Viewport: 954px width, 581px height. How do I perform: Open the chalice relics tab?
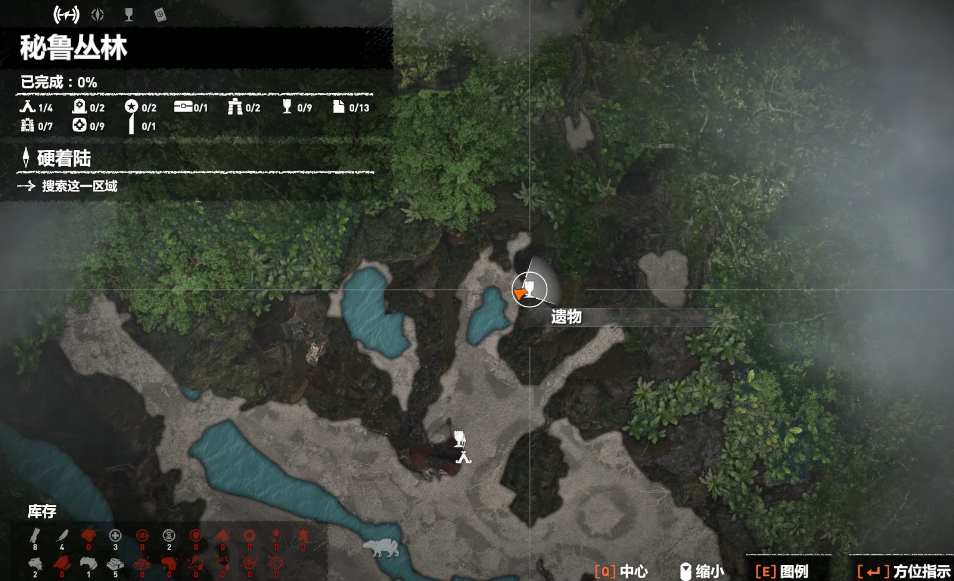coord(128,15)
